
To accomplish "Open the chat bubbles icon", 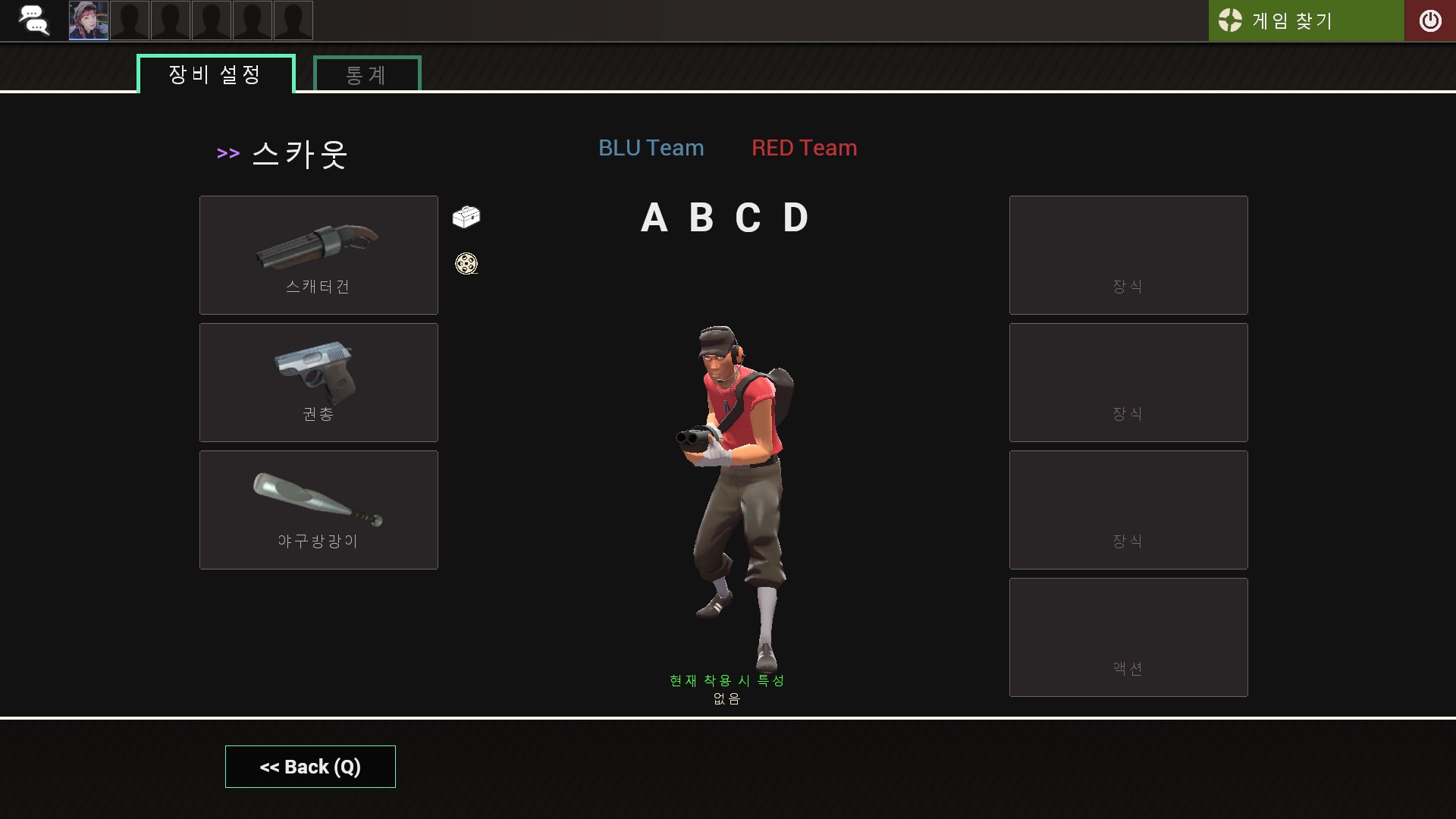I will pyautogui.click(x=33, y=20).
